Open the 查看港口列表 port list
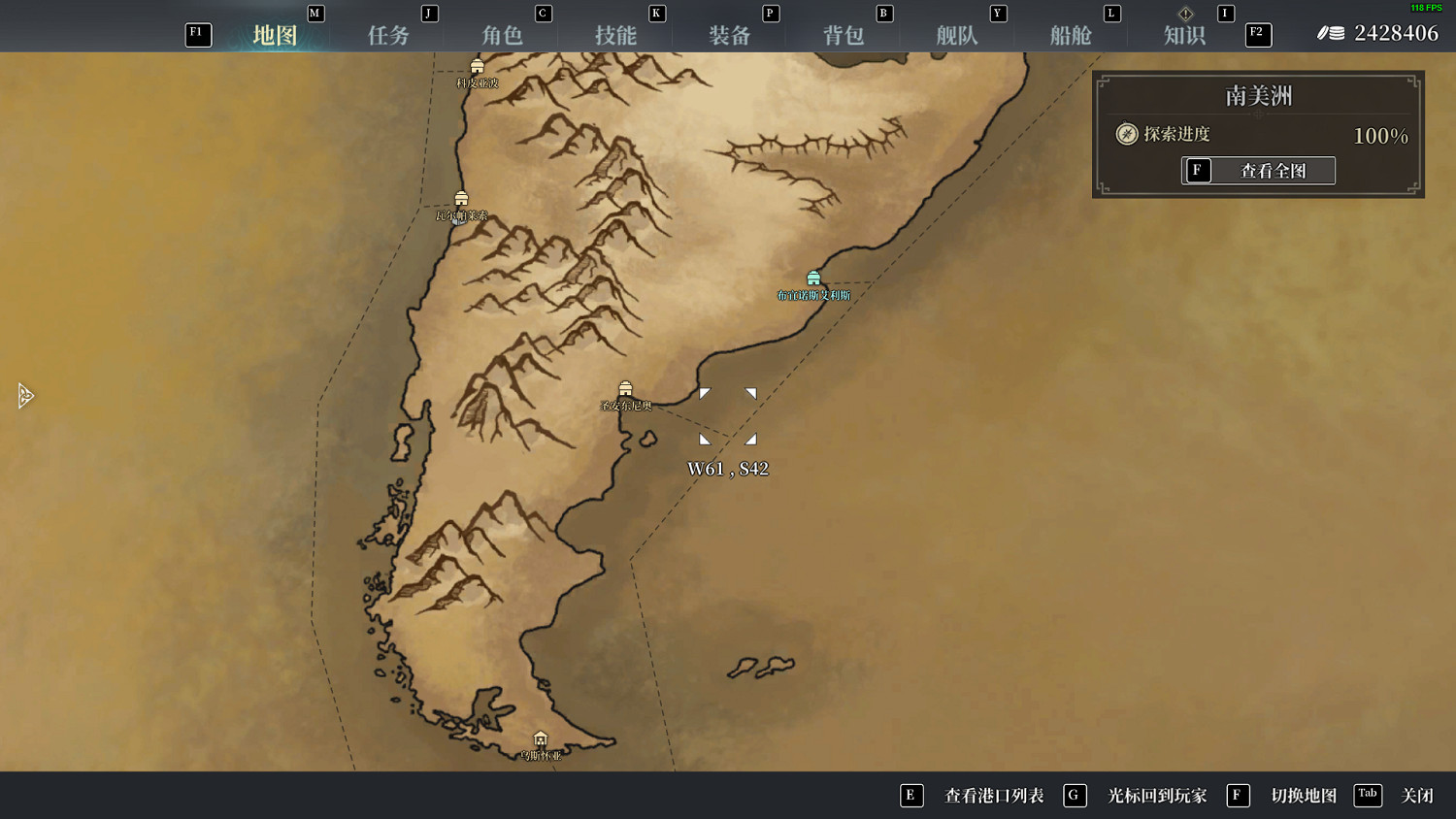This screenshot has height=819, width=1456. (x=993, y=795)
